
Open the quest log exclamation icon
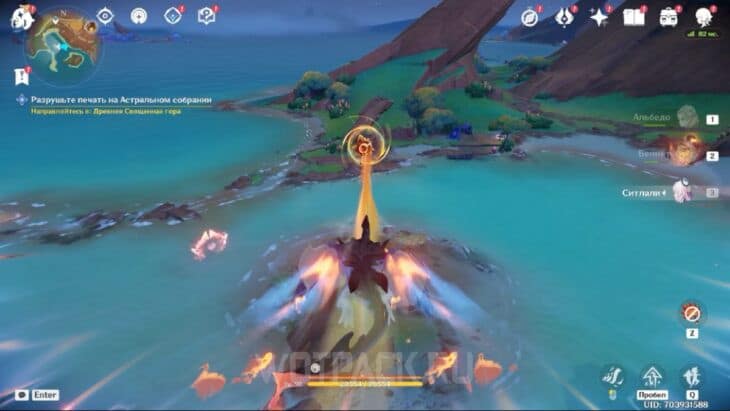pos(21,76)
